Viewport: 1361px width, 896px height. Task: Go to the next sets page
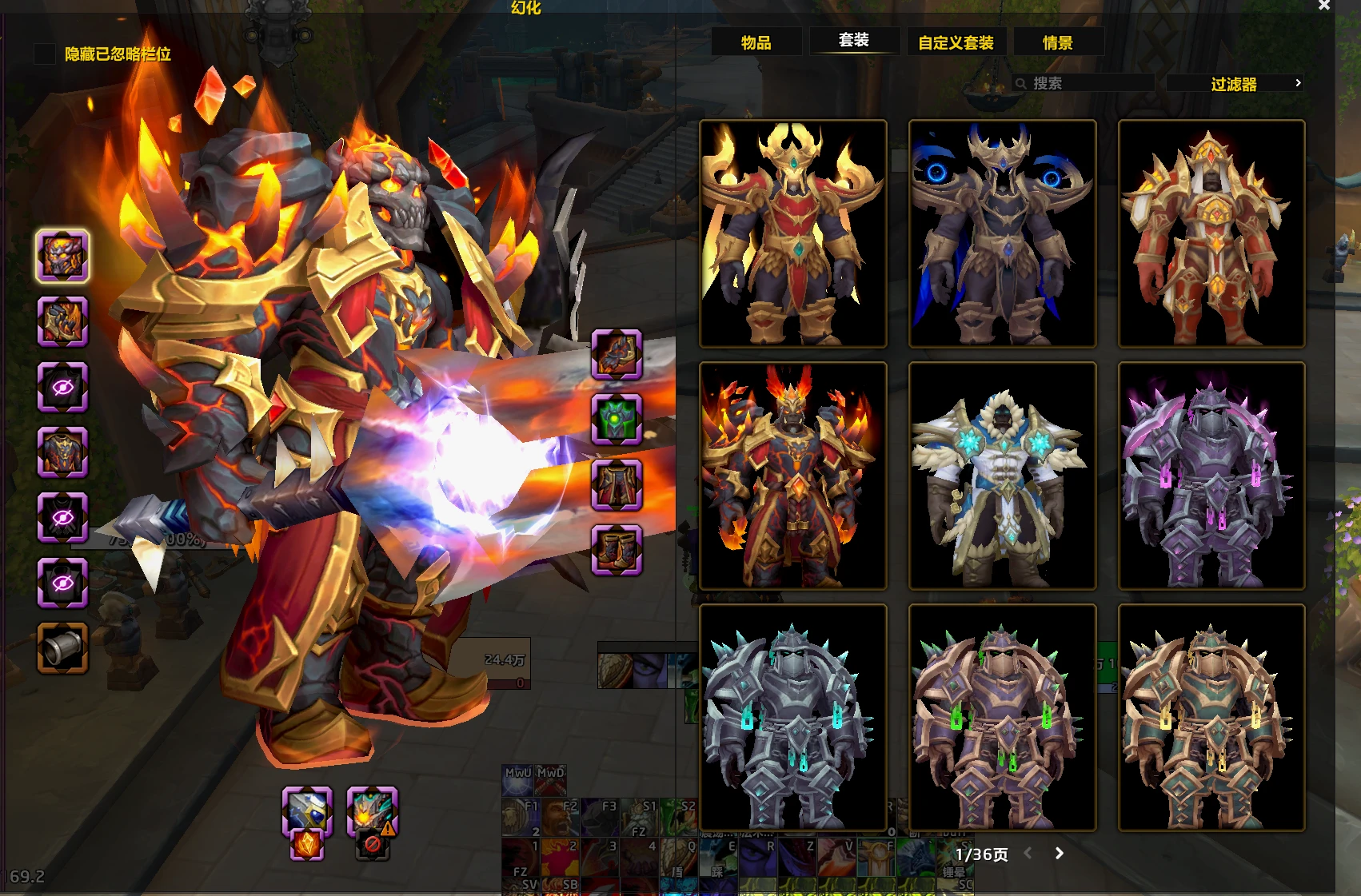point(1060,854)
